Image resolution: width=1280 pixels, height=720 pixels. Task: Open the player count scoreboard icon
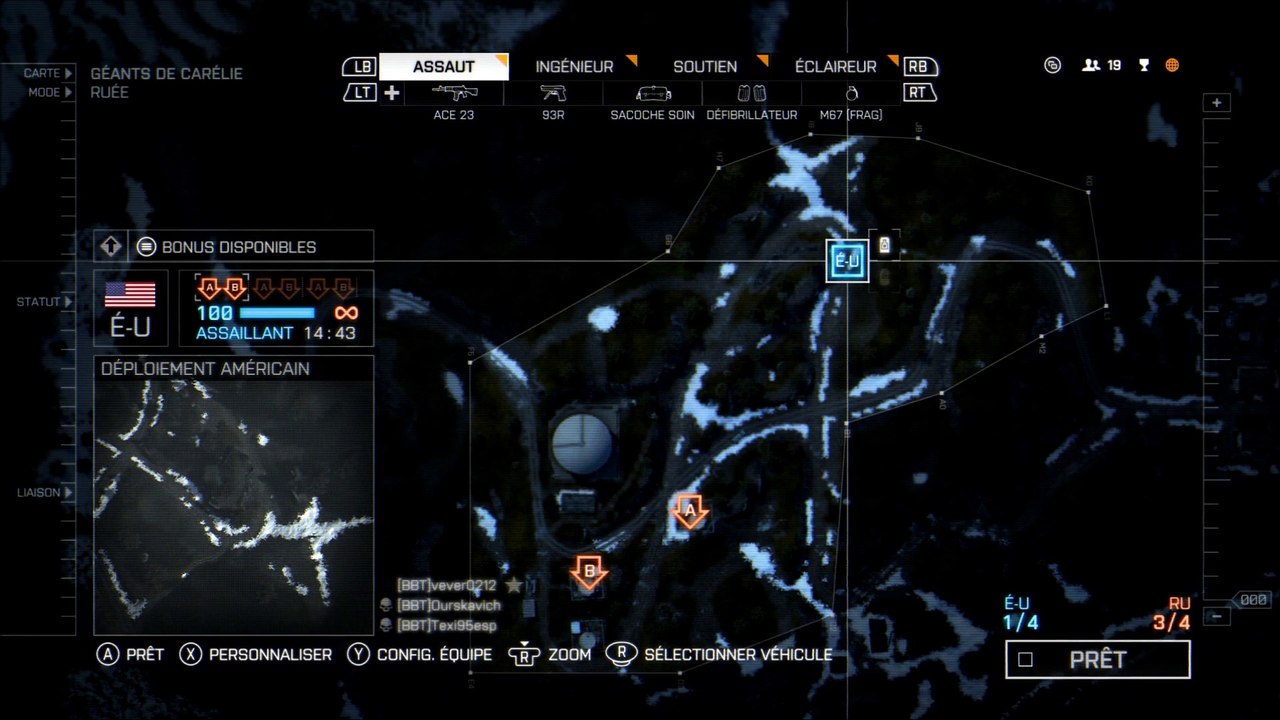pyautogui.click(x=1101, y=66)
